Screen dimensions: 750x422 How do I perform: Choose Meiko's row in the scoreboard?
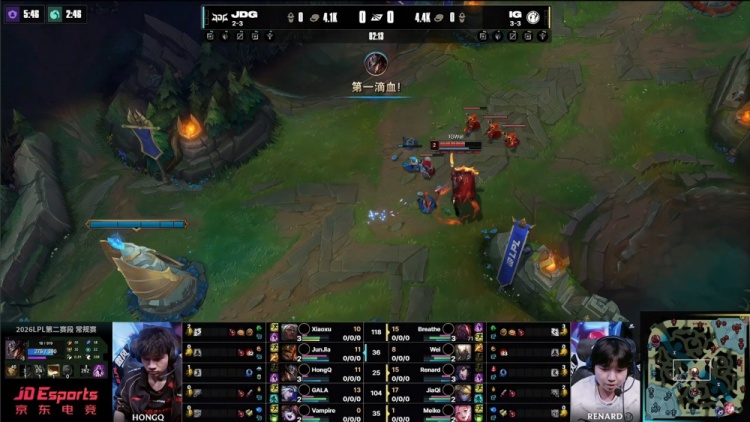coord(430,412)
